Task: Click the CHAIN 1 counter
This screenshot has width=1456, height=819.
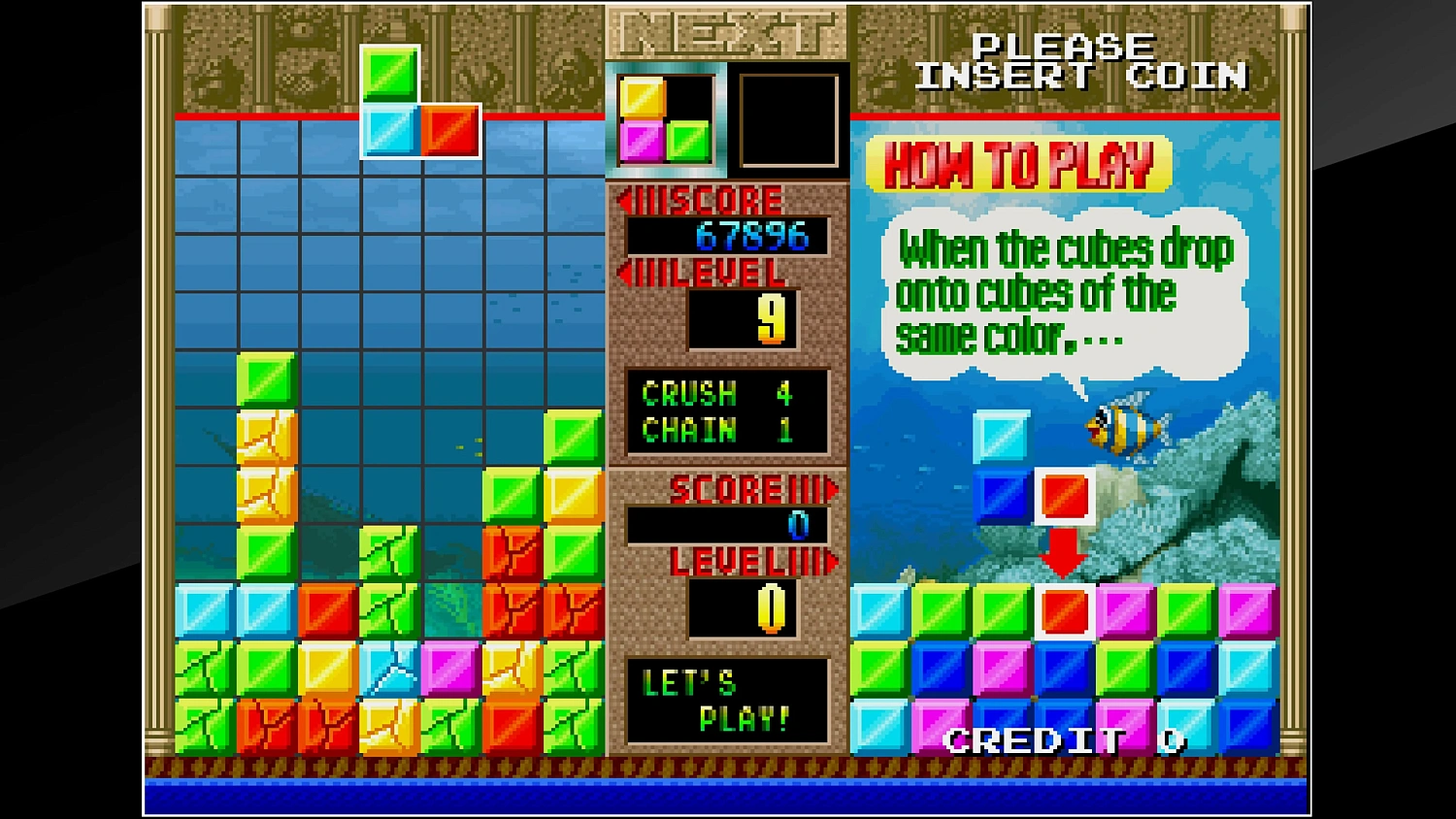Action: point(715,428)
